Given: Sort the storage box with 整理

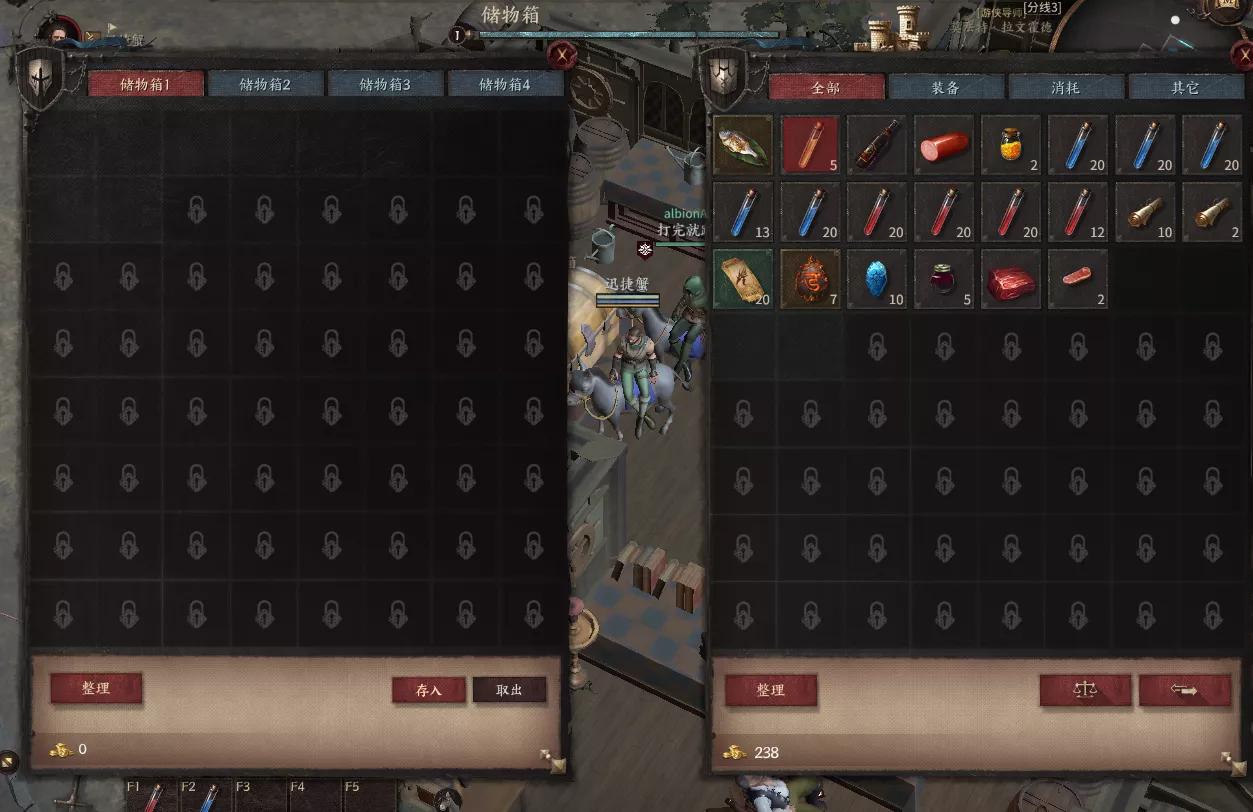Looking at the screenshot, I should click(96, 688).
